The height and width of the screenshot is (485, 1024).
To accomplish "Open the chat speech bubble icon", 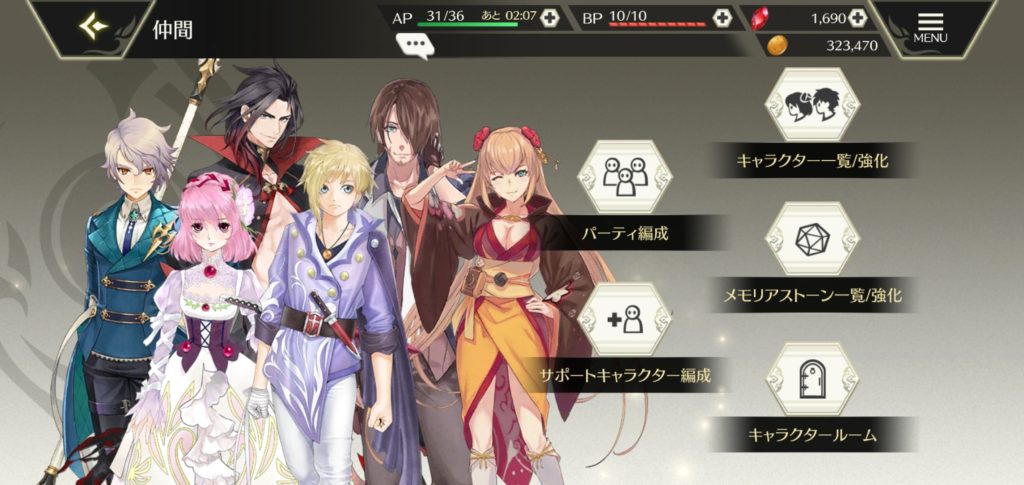I will [413, 43].
